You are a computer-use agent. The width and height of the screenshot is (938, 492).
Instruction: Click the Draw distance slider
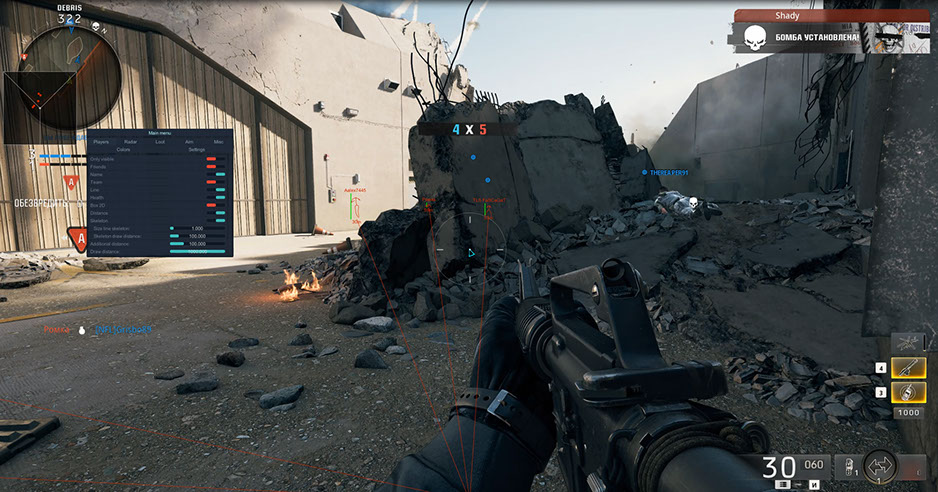pos(197,251)
